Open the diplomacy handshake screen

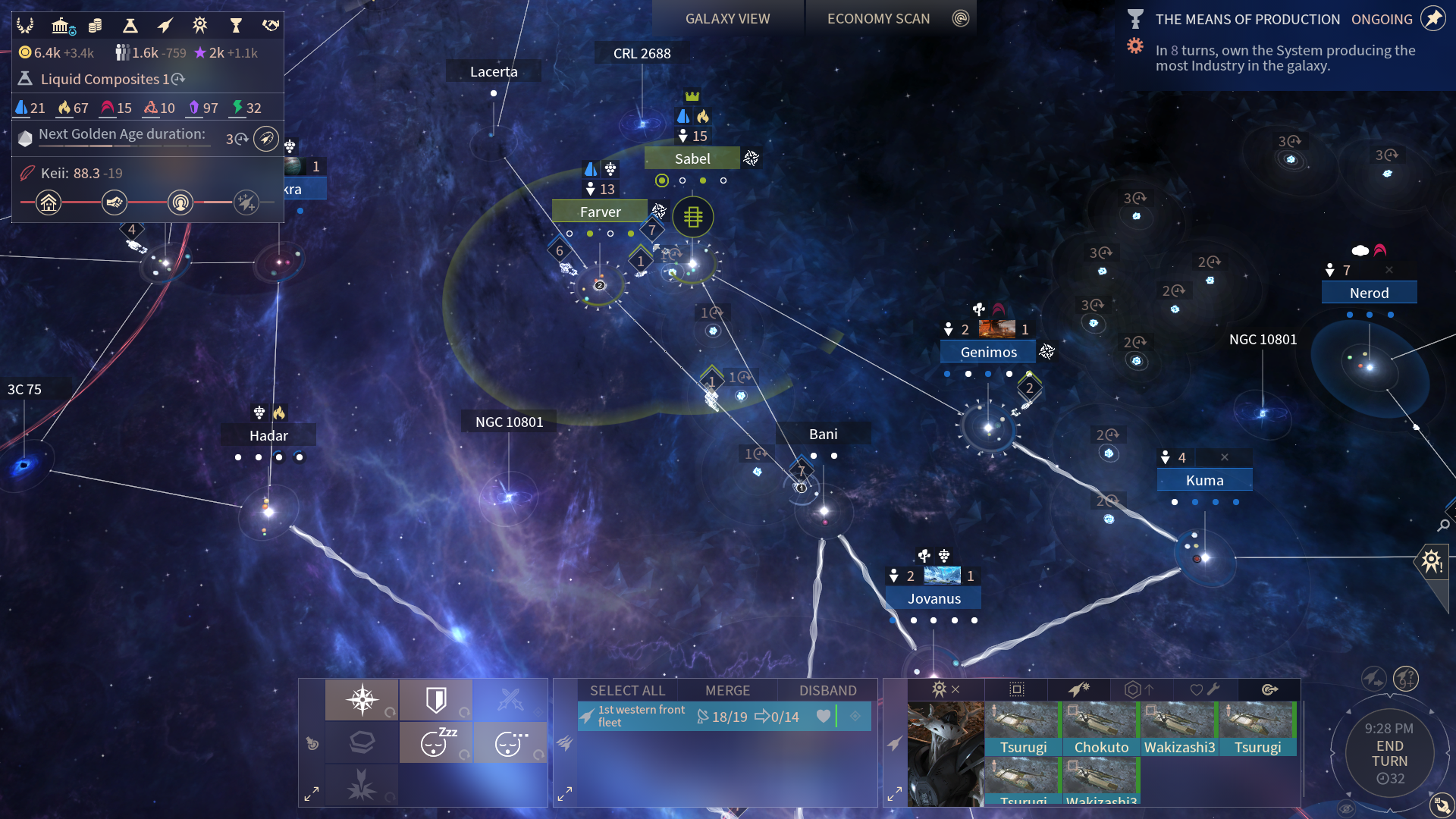[271, 27]
